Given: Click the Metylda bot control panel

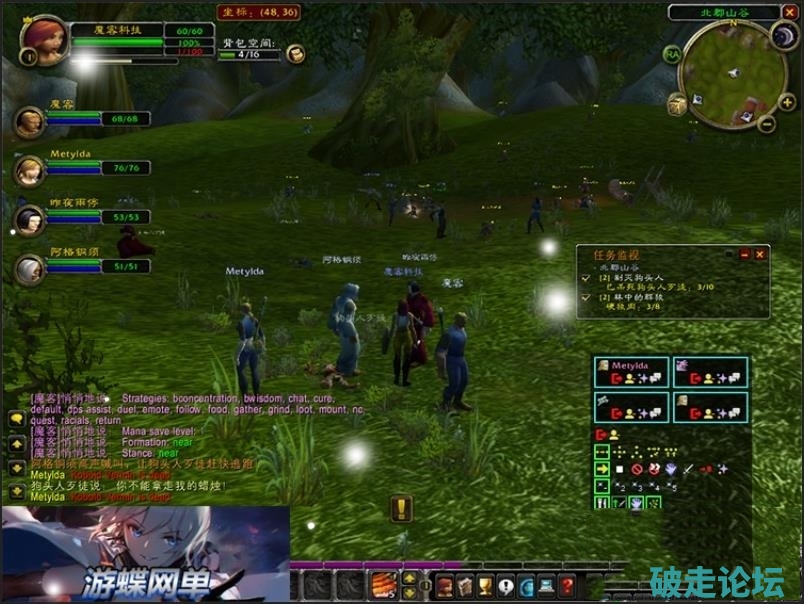Looking at the screenshot, I should tap(631, 373).
